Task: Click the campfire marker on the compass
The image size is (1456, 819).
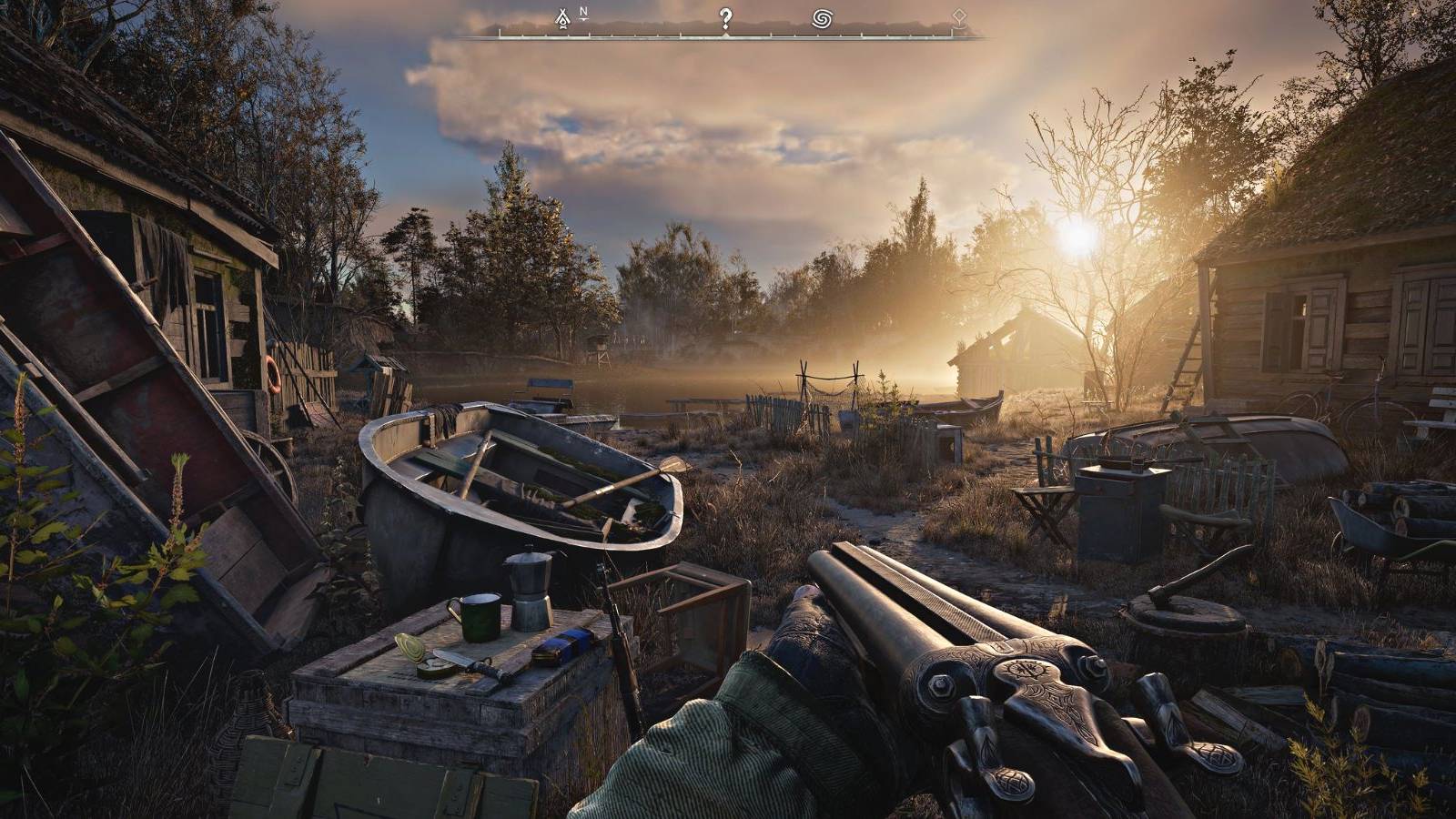Action: (x=562, y=17)
